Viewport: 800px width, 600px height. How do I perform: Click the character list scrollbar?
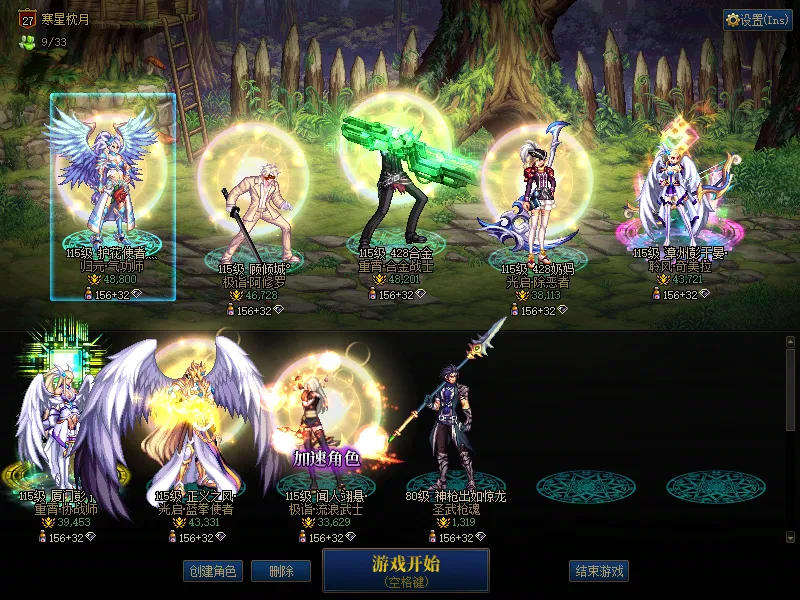(791, 390)
